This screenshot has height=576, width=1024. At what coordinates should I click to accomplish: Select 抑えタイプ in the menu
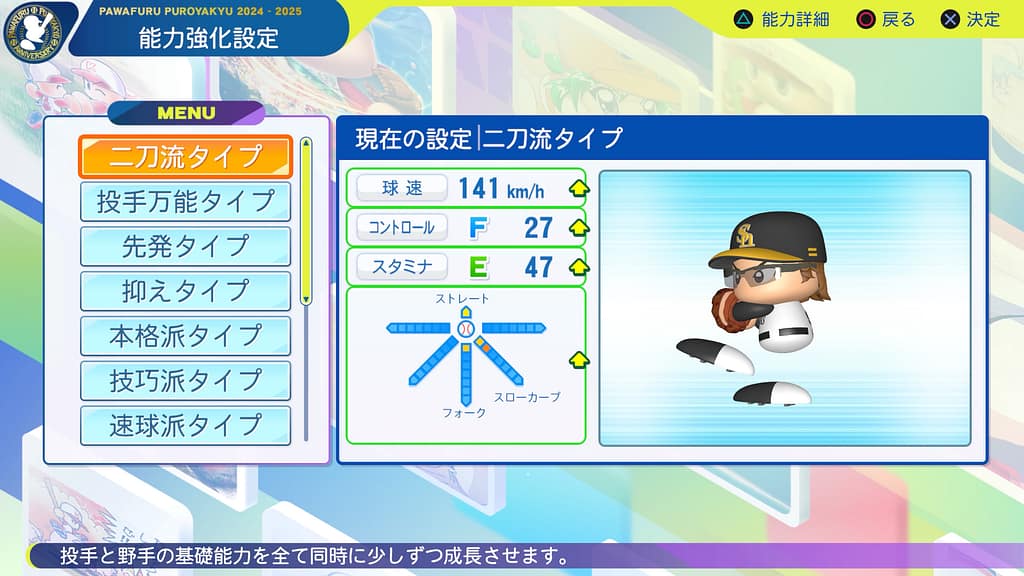(185, 291)
